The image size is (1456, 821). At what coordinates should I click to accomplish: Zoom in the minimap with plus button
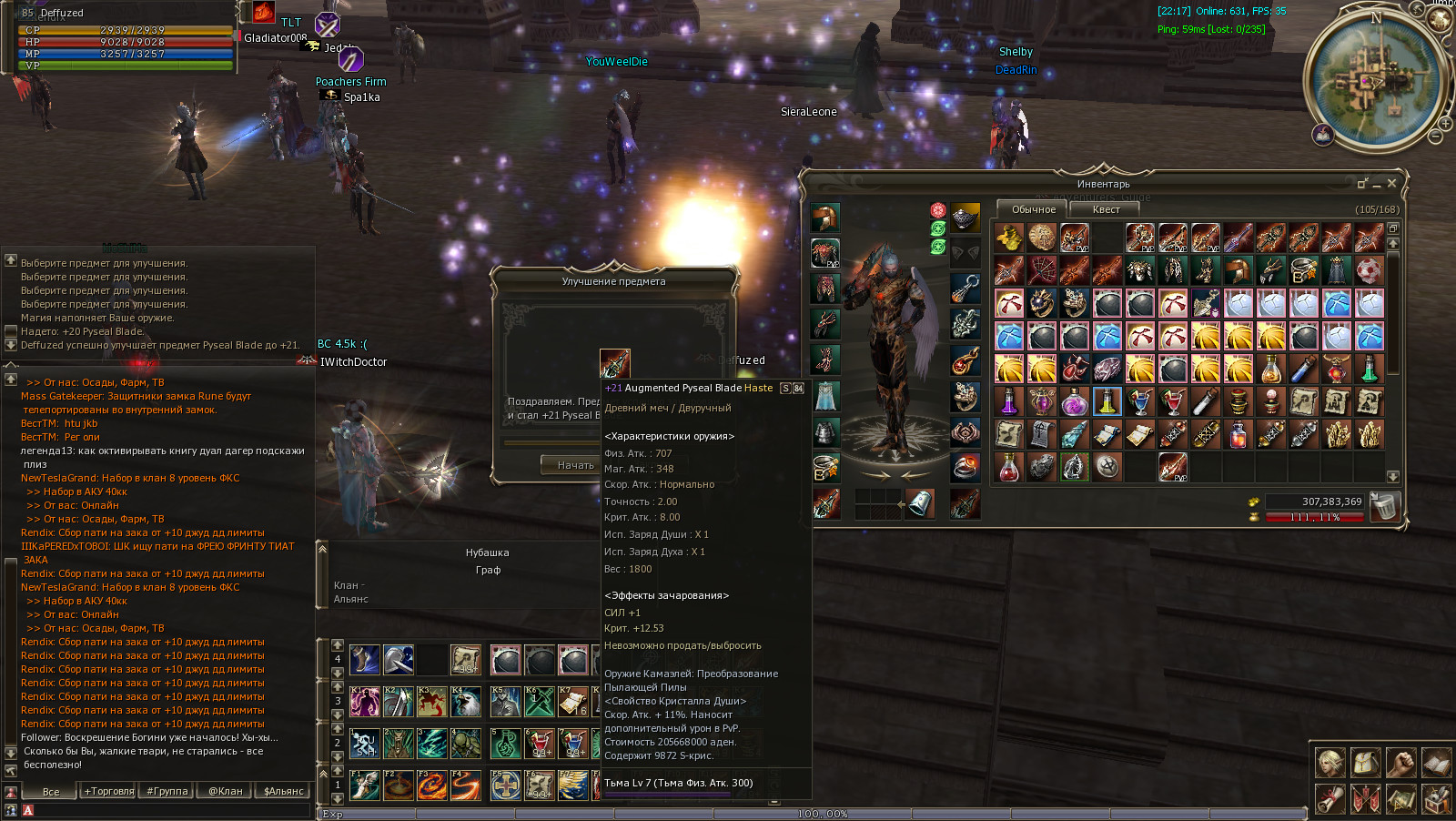click(1444, 123)
